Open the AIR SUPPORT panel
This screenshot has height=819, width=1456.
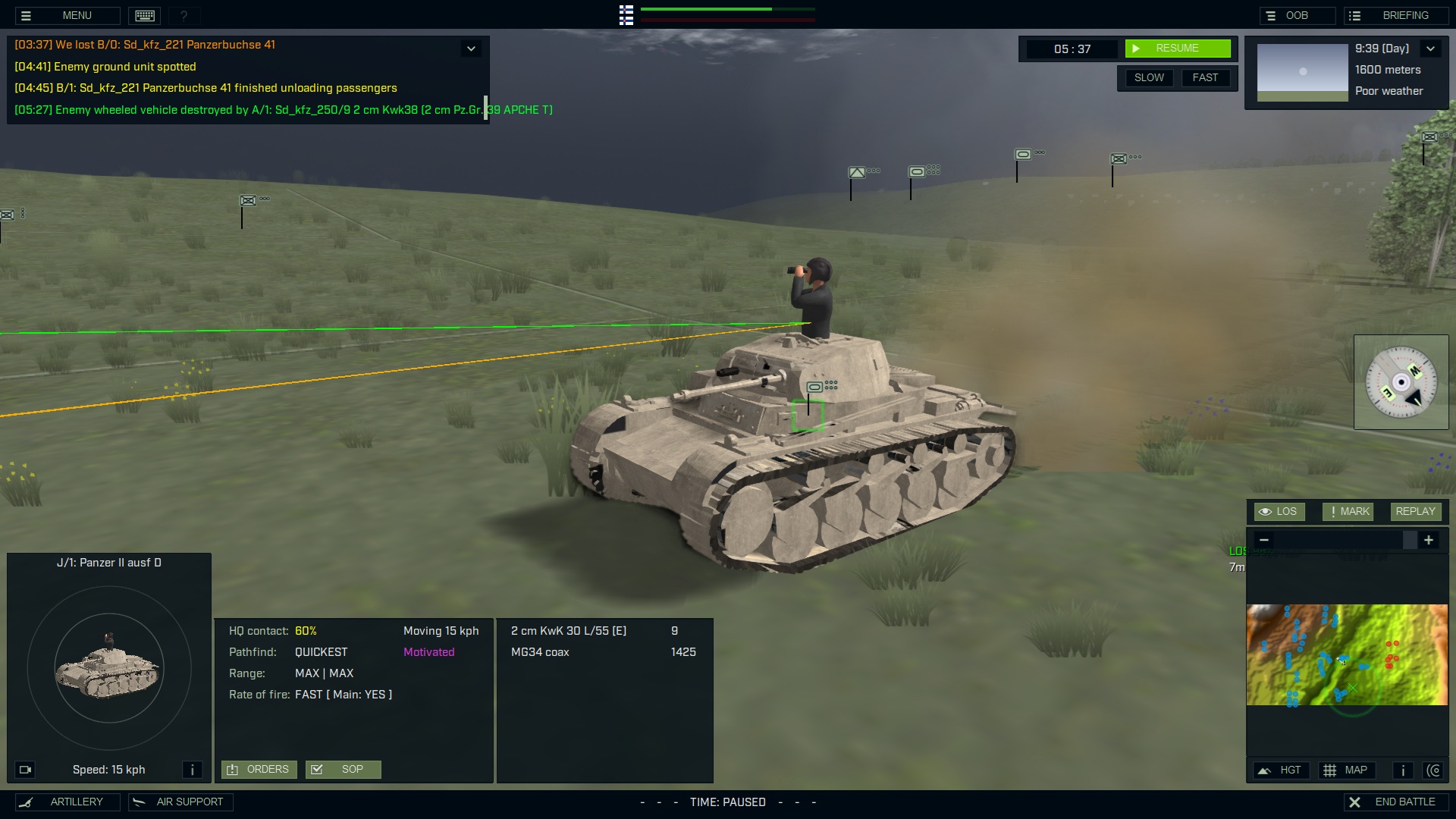click(x=180, y=802)
